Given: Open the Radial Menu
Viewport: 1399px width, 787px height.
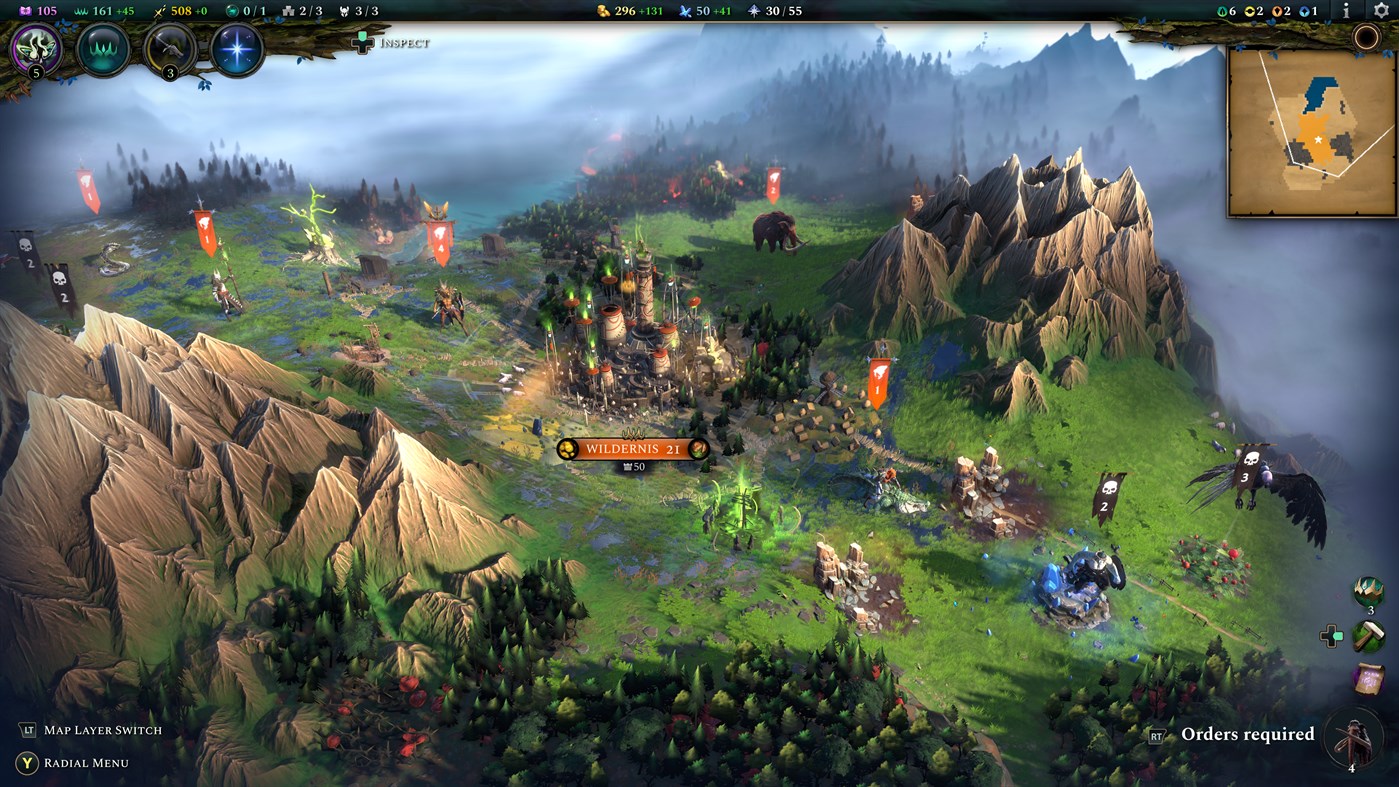Looking at the screenshot, I should pos(85,763).
